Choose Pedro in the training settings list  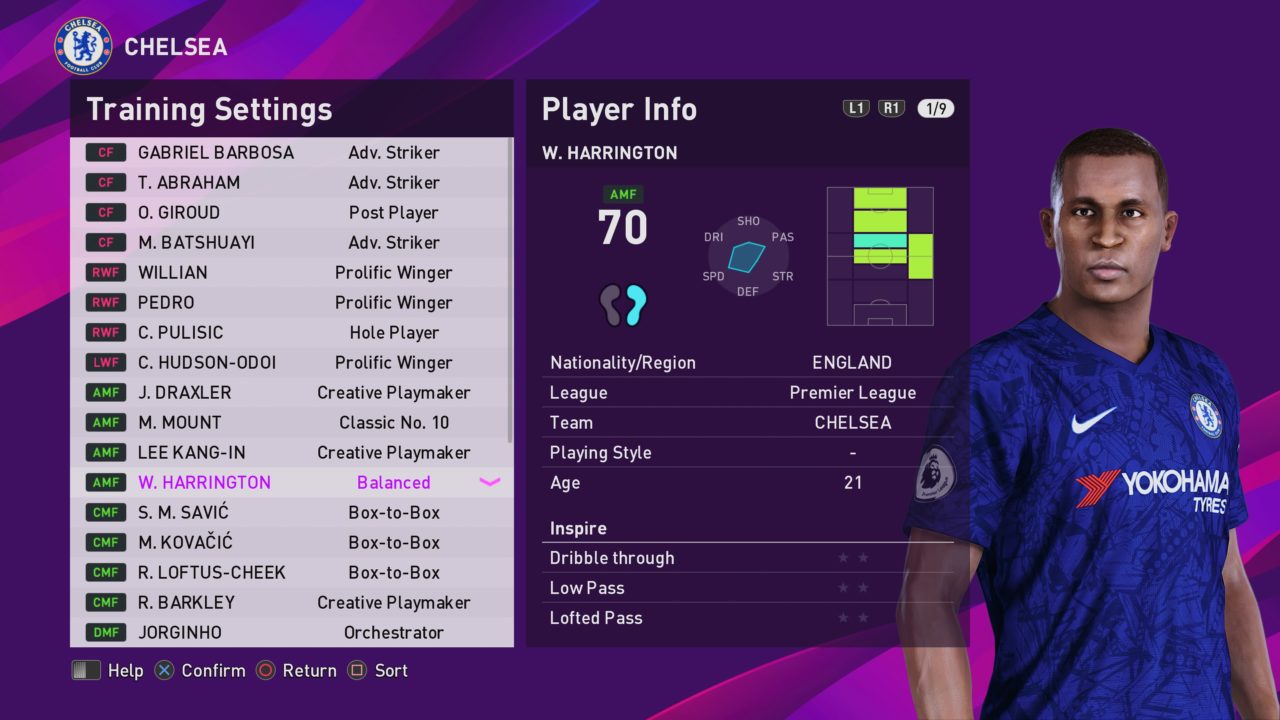(x=290, y=303)
